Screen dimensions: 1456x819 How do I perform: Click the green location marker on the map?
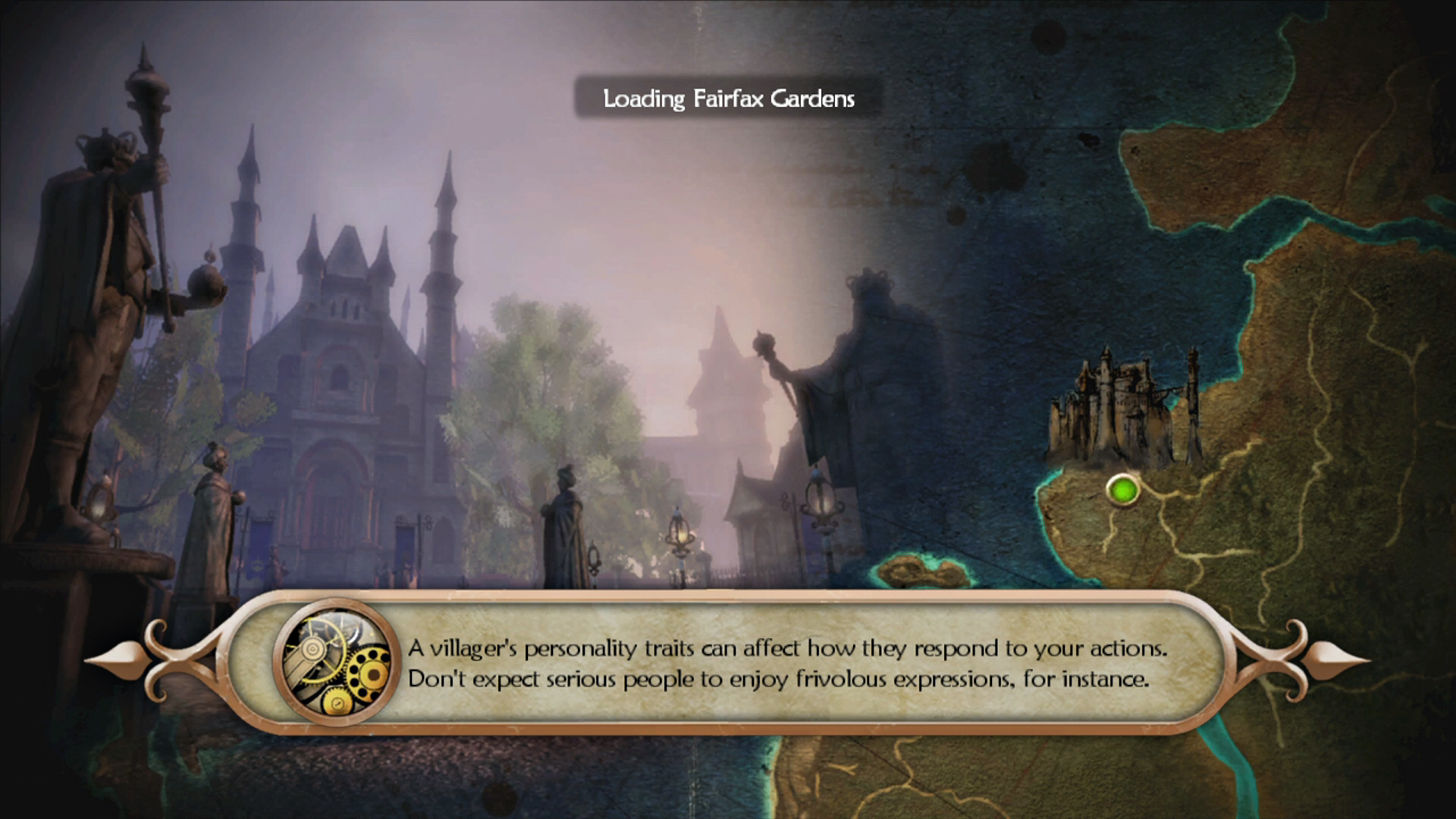click(1122, 490)
